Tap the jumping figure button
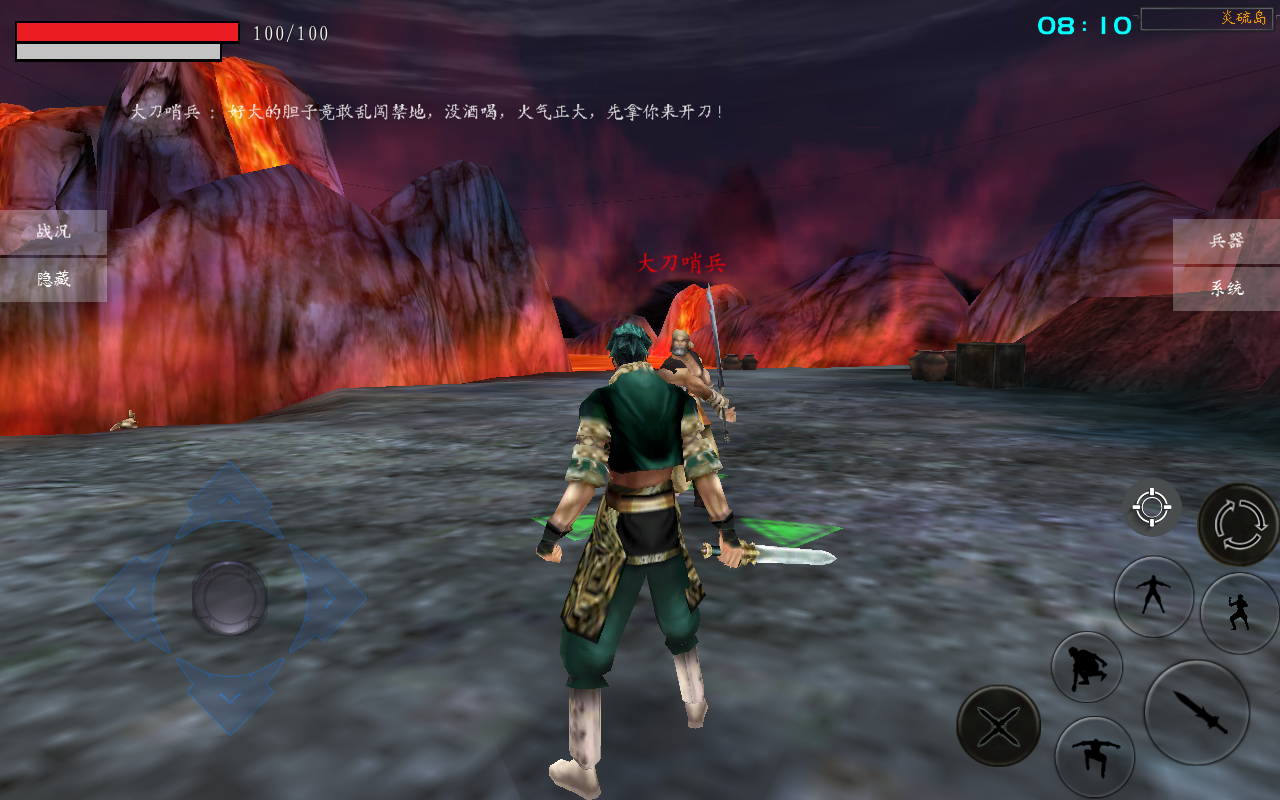 1094,756
